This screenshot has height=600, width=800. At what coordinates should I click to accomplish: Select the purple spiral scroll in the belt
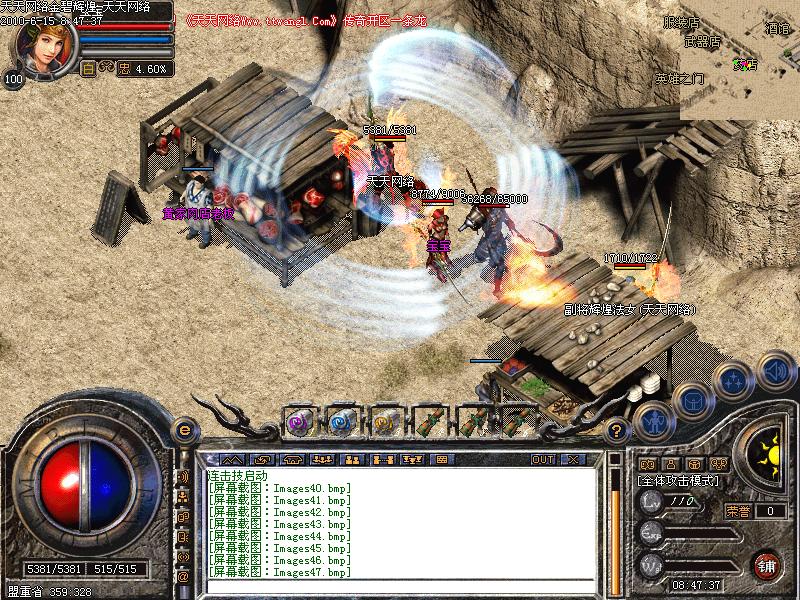pyautogui.click(x=298, y=421)
